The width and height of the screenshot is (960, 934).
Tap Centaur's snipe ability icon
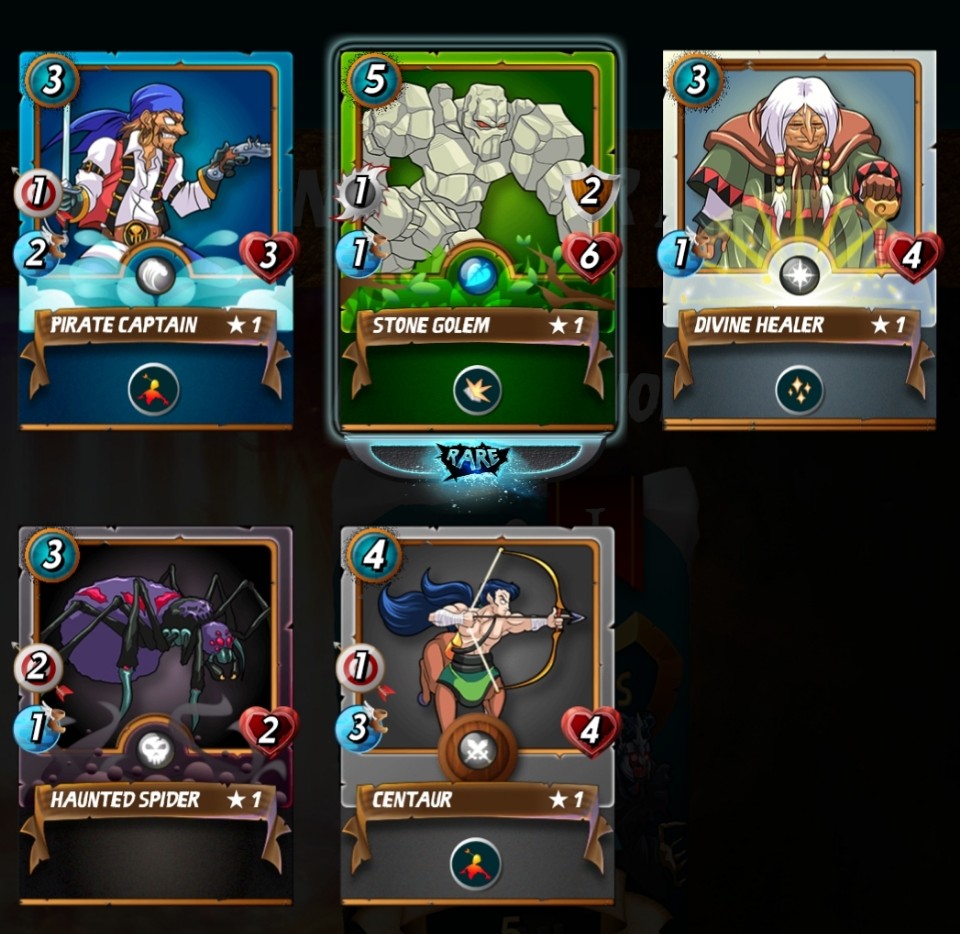(x=476, y=863)
